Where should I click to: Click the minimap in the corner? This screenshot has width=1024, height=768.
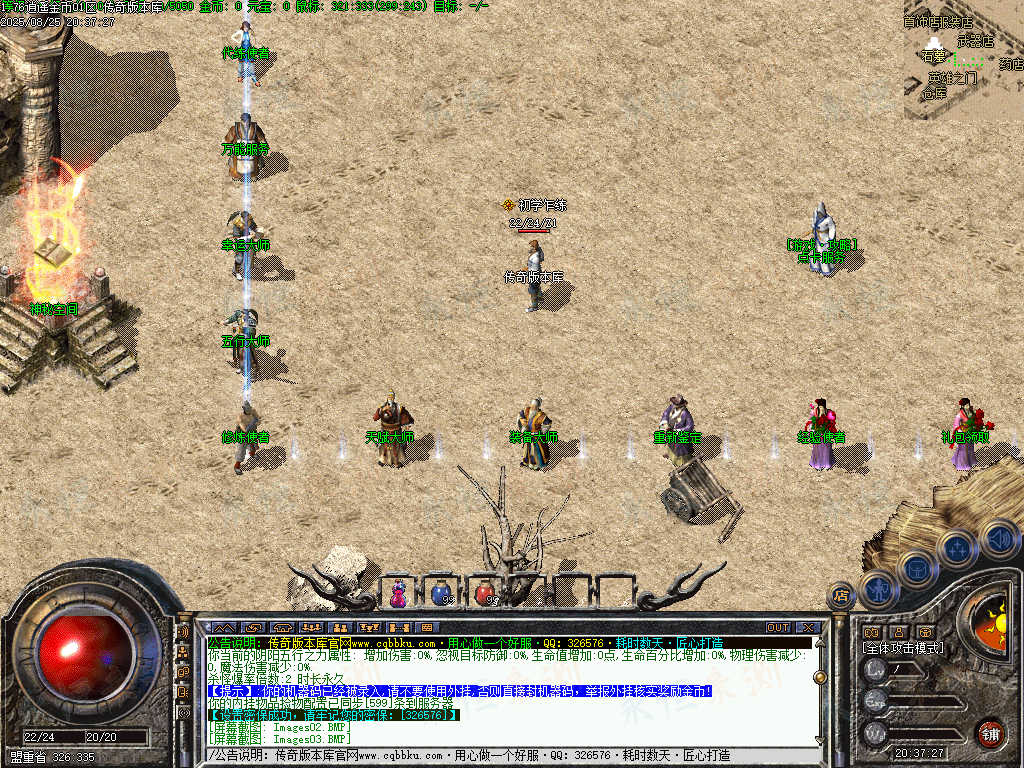click(x=963, y=60)
